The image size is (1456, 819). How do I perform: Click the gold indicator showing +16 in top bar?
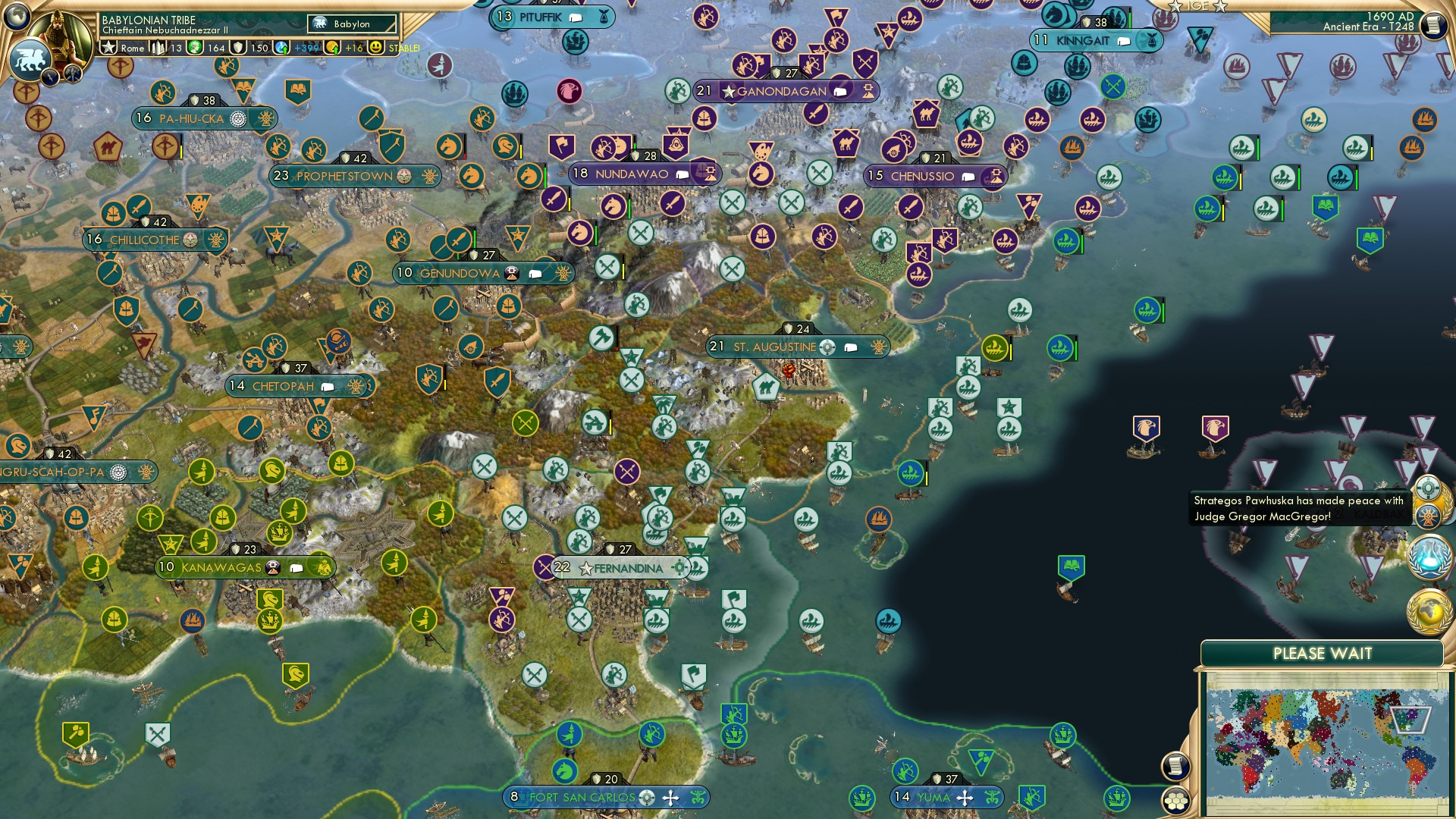[x=331, y=47]
